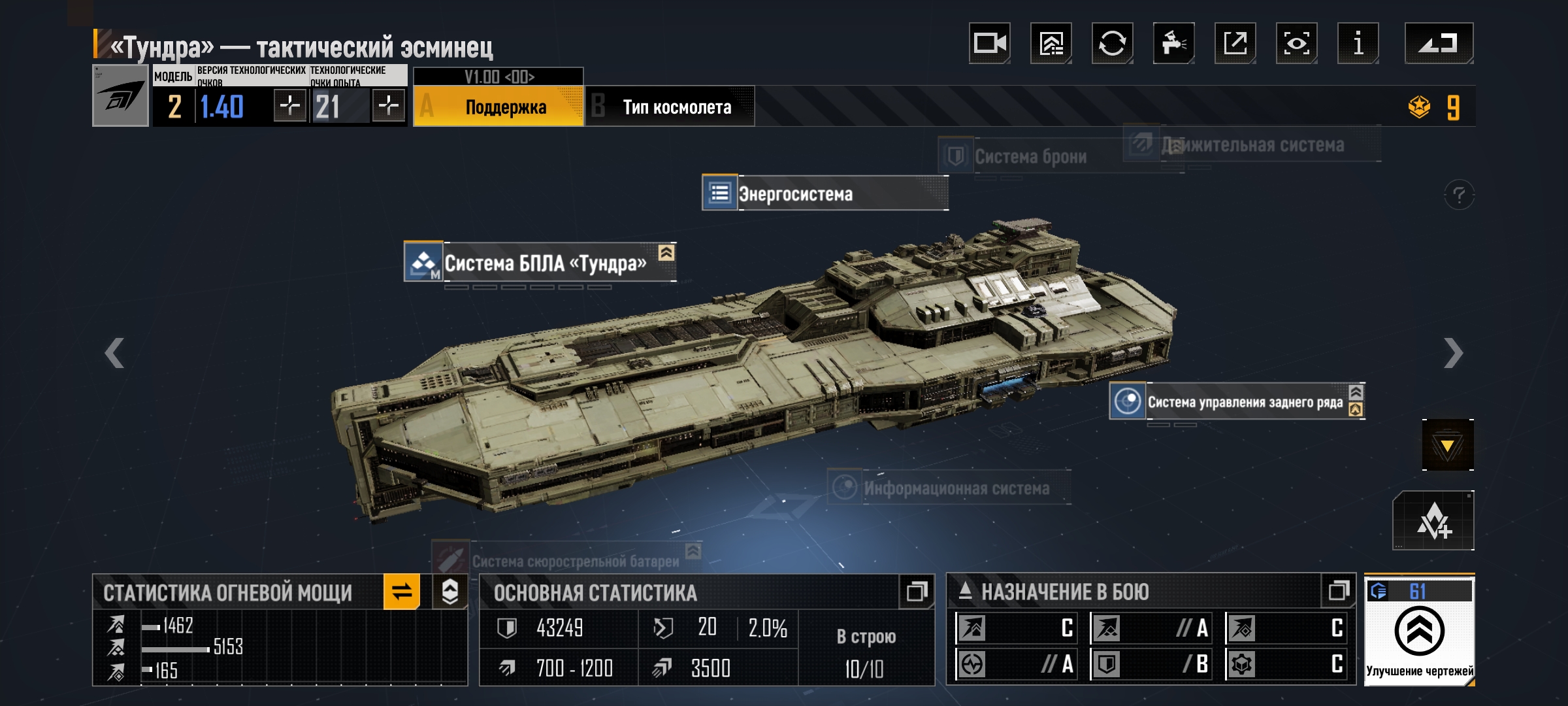Click the refresh arrows icon
Viewport: 1568px width, 706px height.
click(x=1112, y=44)
